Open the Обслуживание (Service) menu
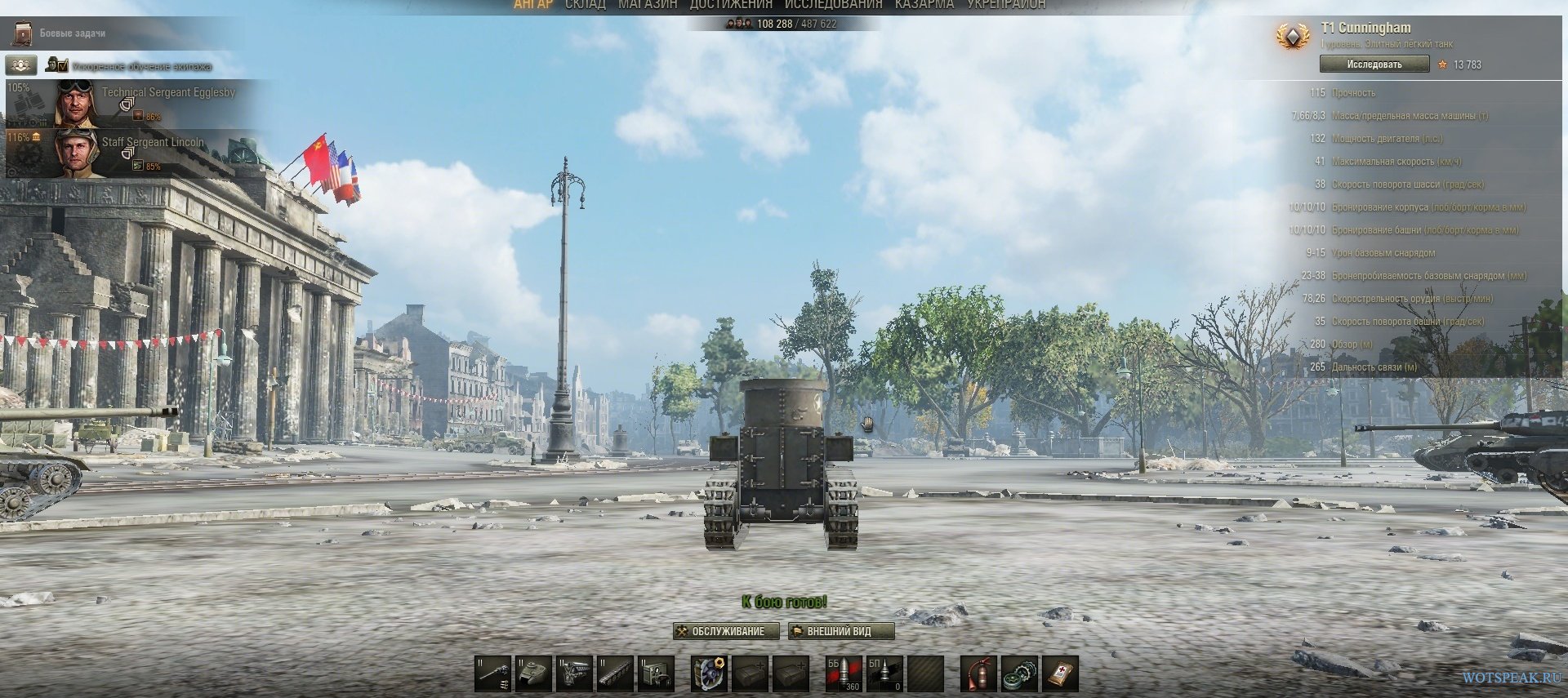 click(719, 631)
